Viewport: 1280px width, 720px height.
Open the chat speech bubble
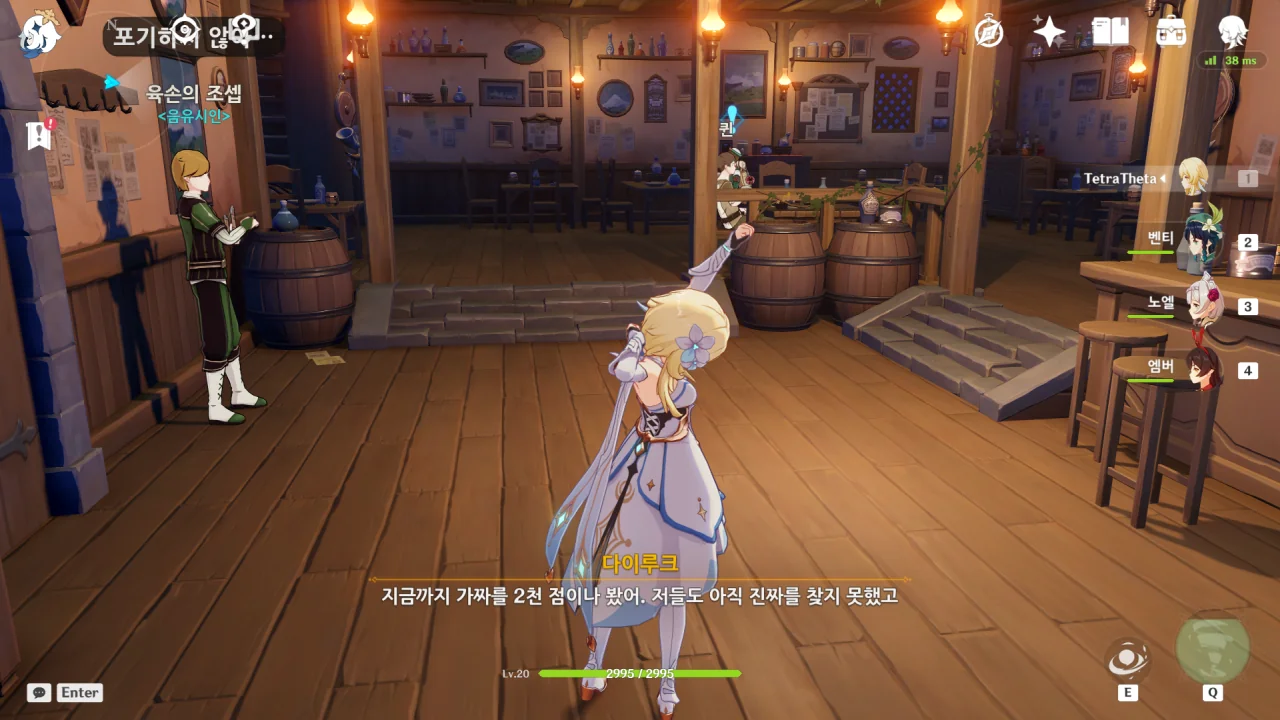(x=39, y=692)
